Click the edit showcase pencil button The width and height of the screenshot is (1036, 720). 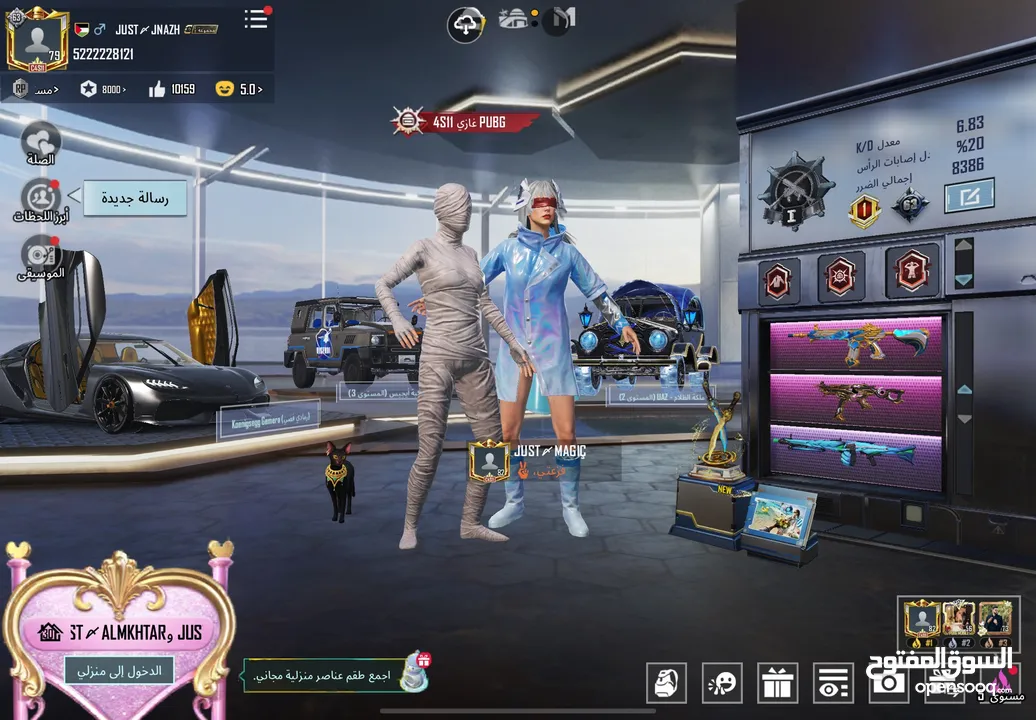point(969,195)
